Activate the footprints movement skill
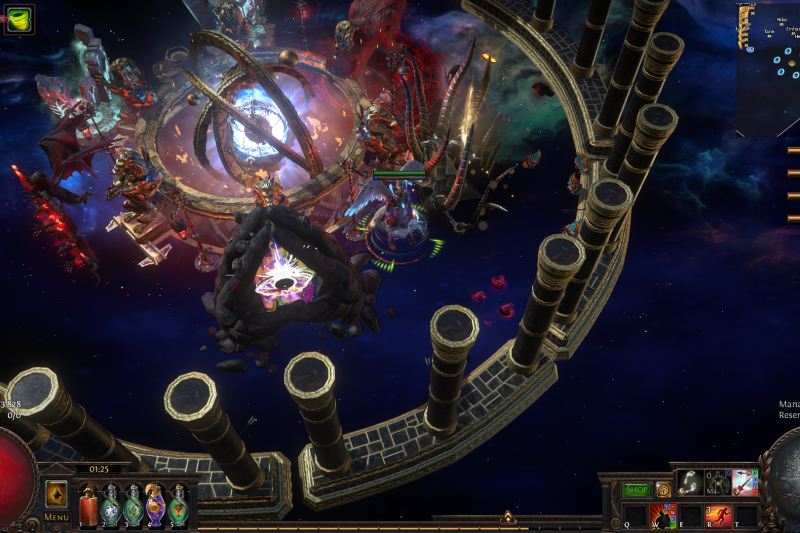 pyautogui.click(x=690, y=482)
